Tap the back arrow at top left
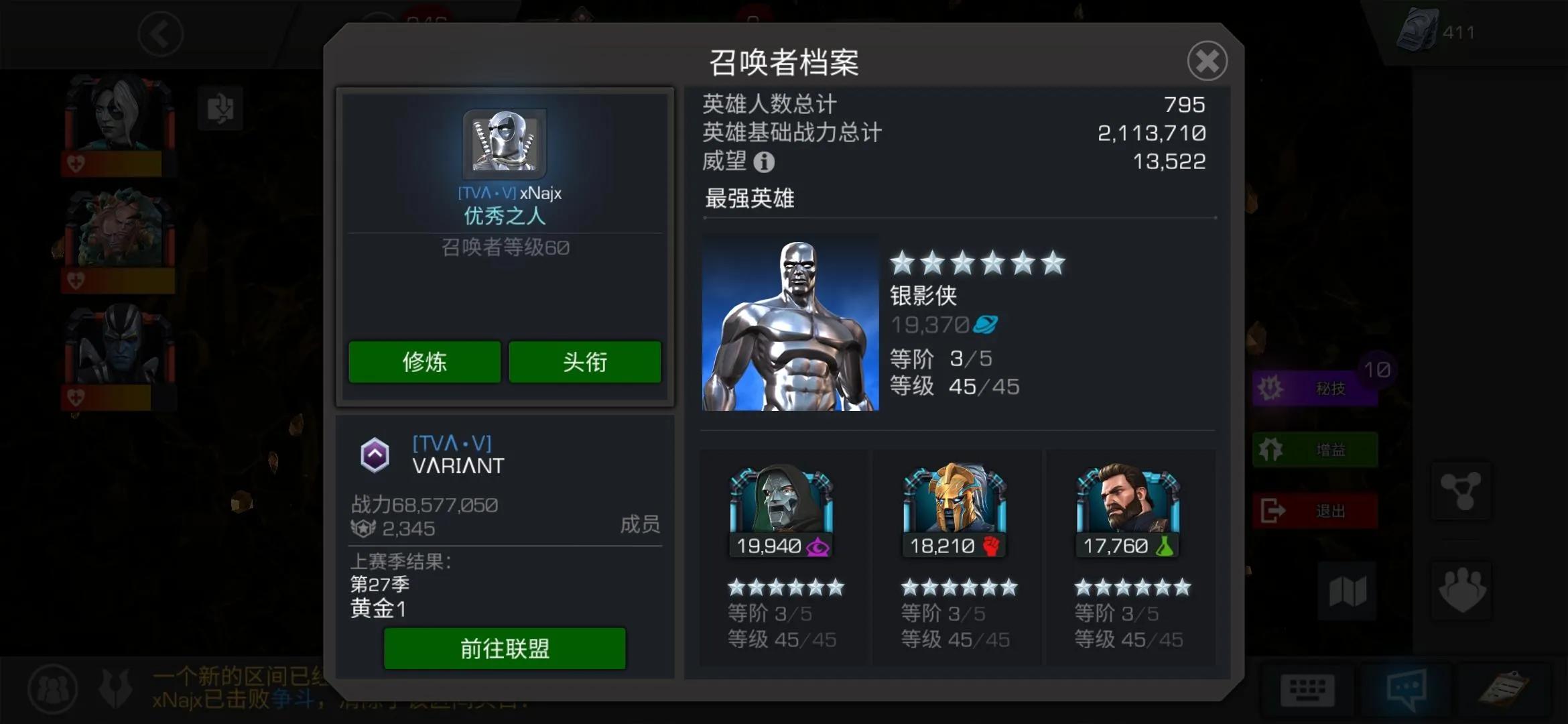1568x724 pixels. (160, 35)
